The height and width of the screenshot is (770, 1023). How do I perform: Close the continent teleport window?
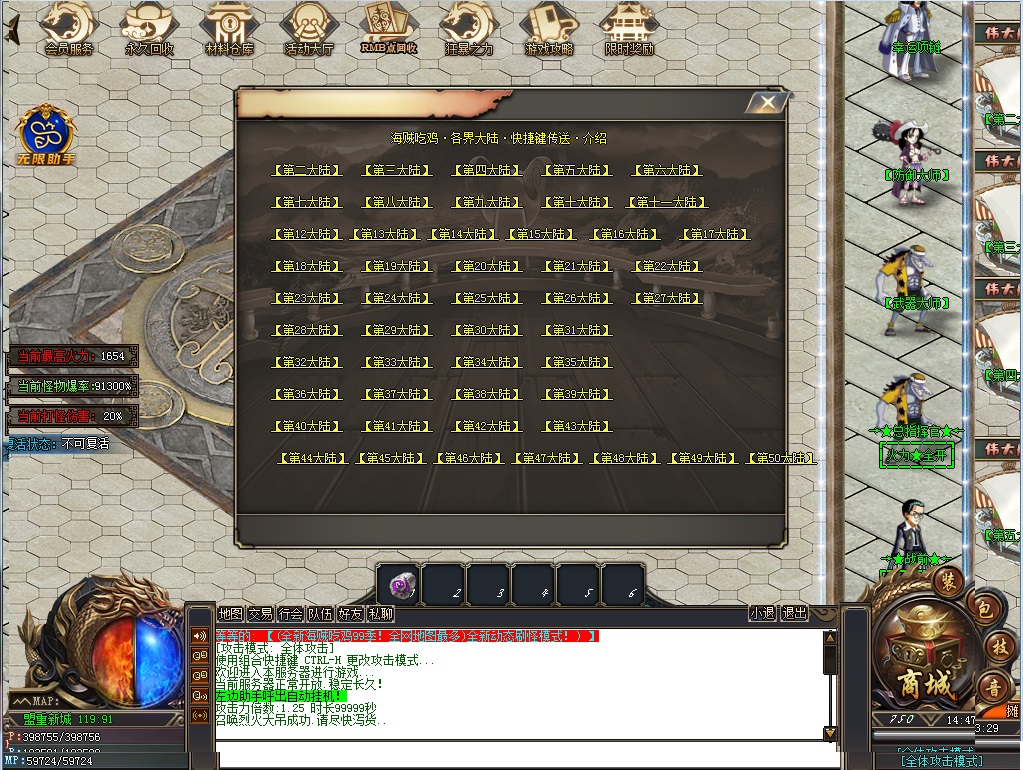pos(767,103)
